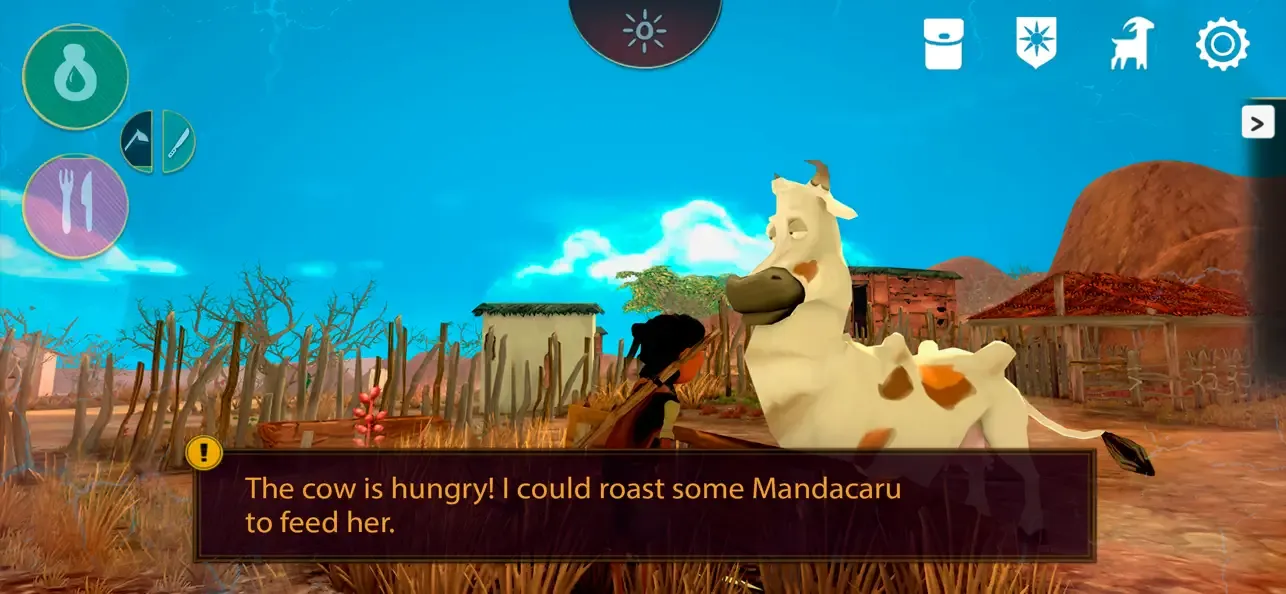
Task: Tap the green water gourd button
Action: coord(75,77)
